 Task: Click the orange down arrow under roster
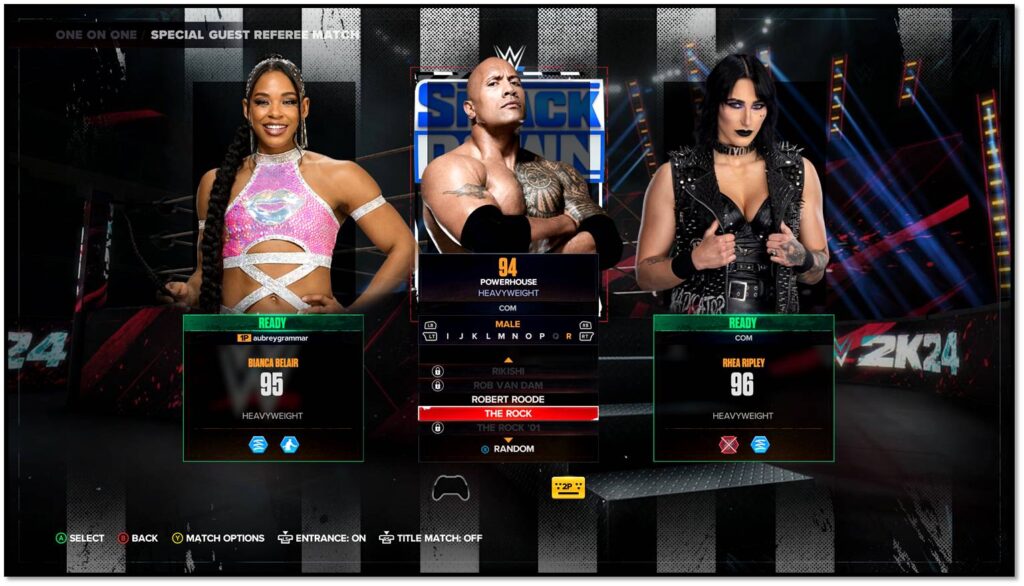(x=508, y=439)
